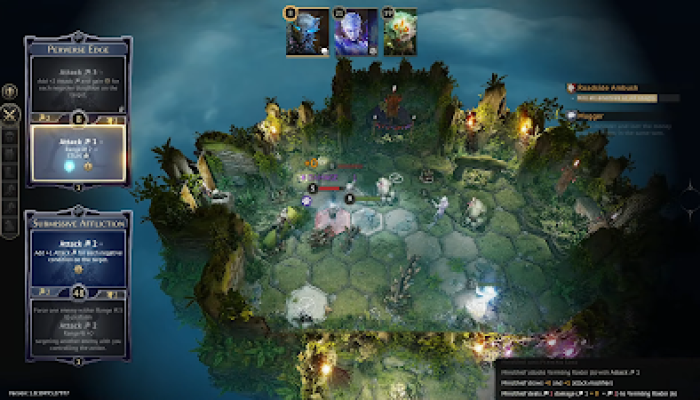Select the pale purple-haired character portrait
This screenshot has height=400, width=700.
356,31
